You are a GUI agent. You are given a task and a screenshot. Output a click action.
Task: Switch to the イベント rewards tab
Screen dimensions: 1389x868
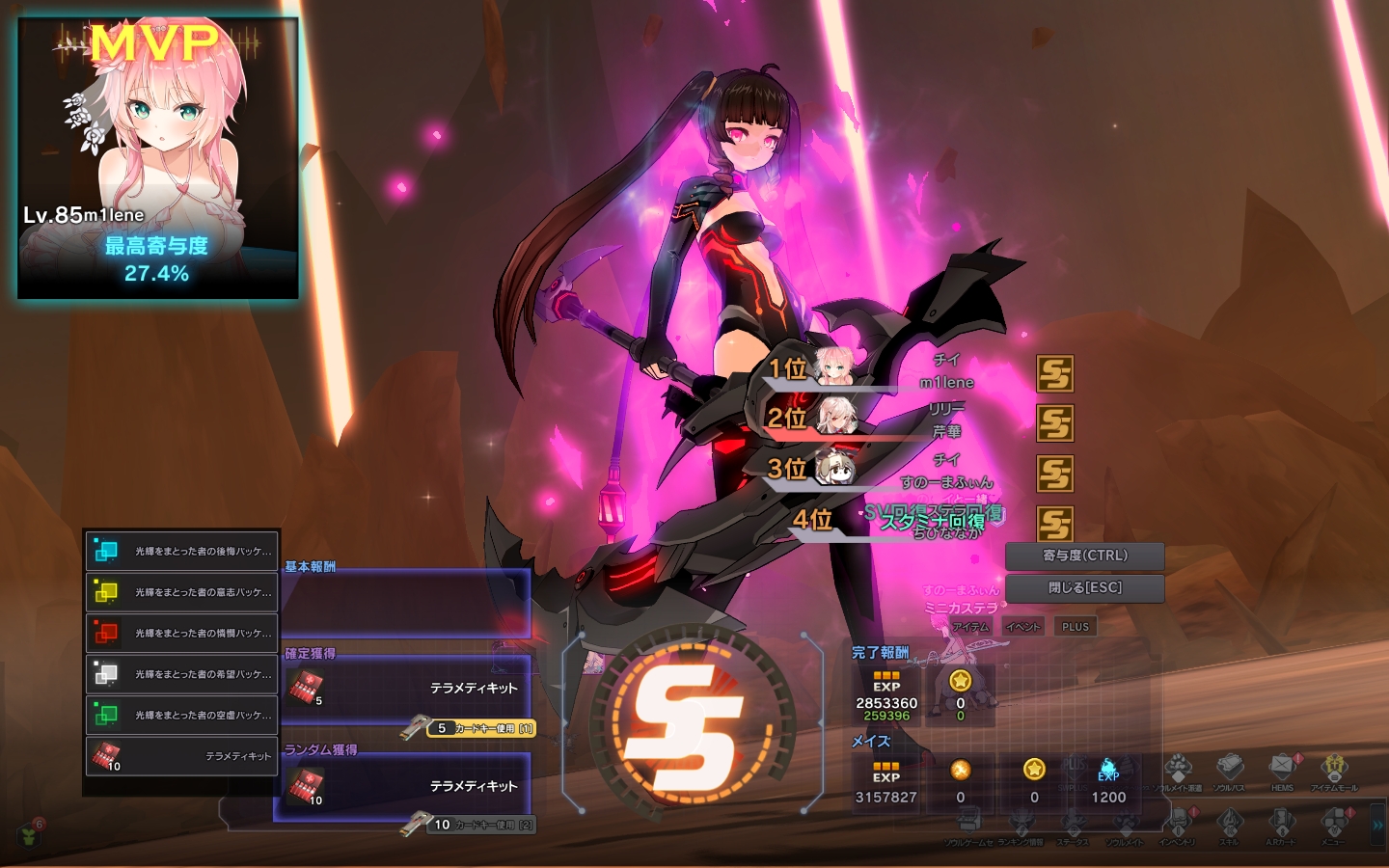coord(1022,627)
